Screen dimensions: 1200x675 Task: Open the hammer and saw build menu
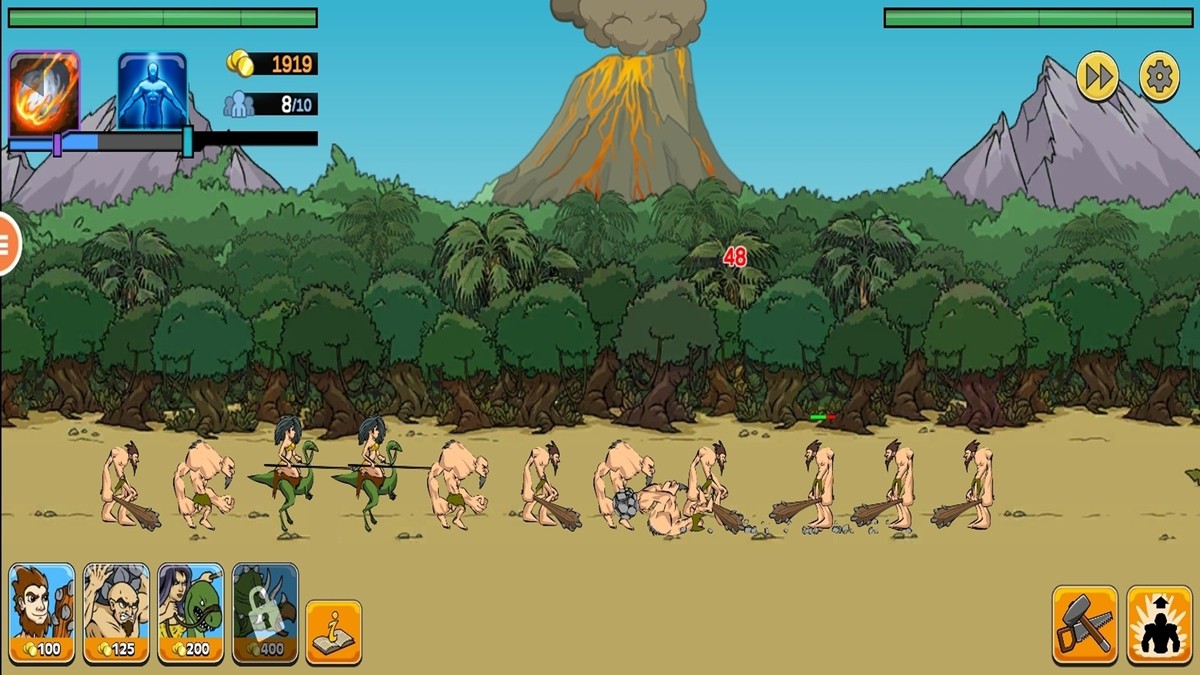[1085, 624]
